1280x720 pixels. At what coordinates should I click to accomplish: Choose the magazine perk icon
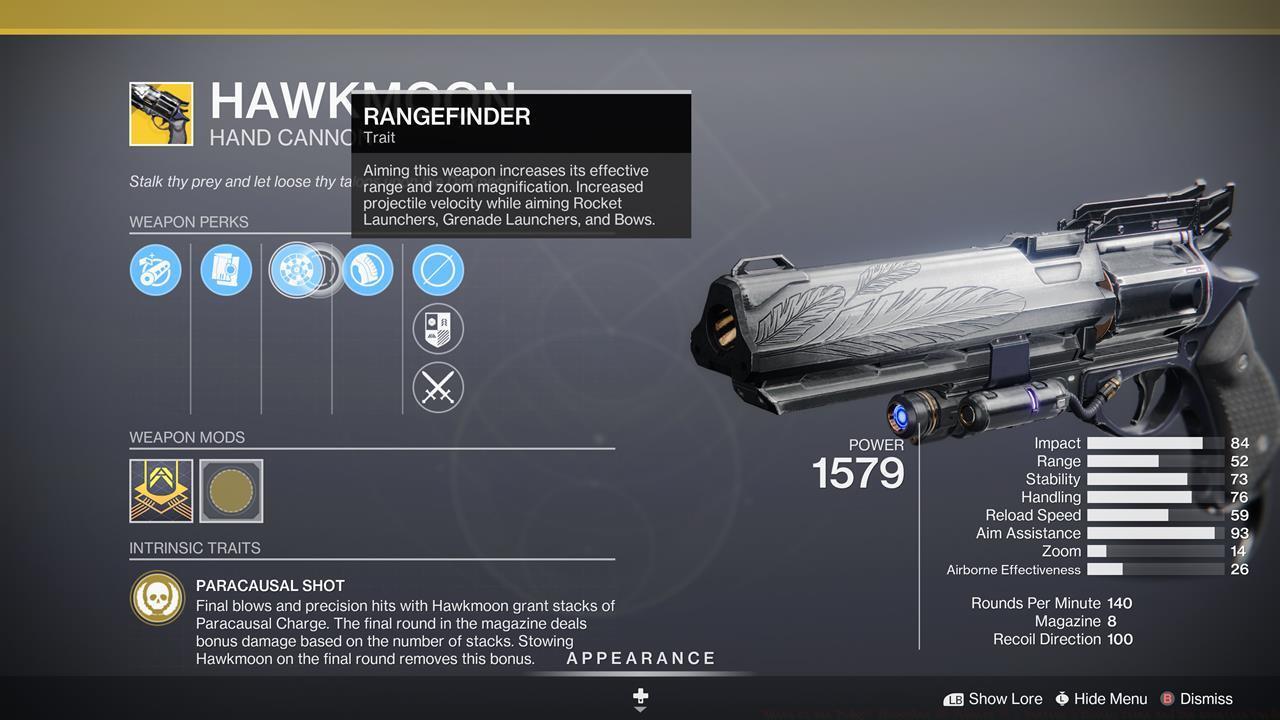(226, 270)
